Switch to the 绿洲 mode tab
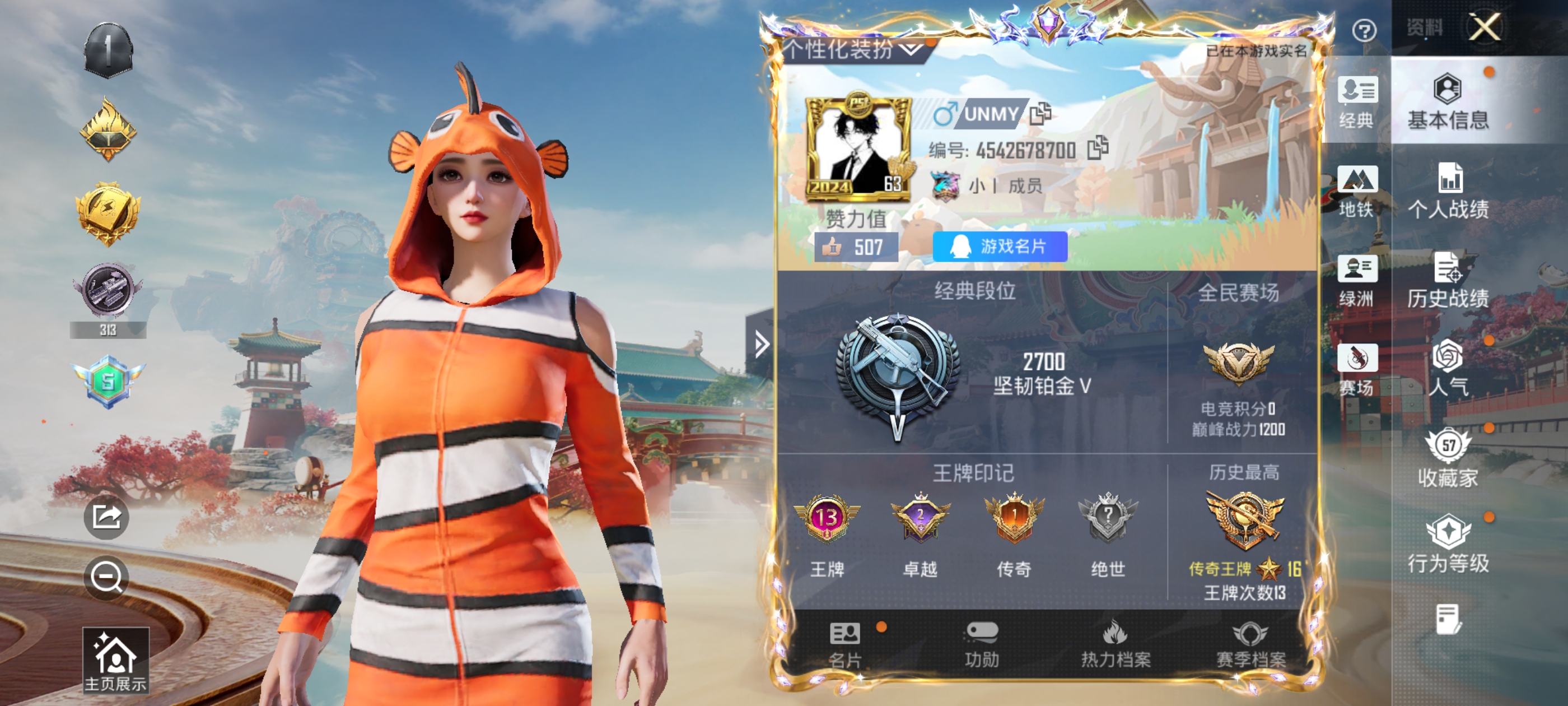Screen dimensions: 1568x706 1357,281
